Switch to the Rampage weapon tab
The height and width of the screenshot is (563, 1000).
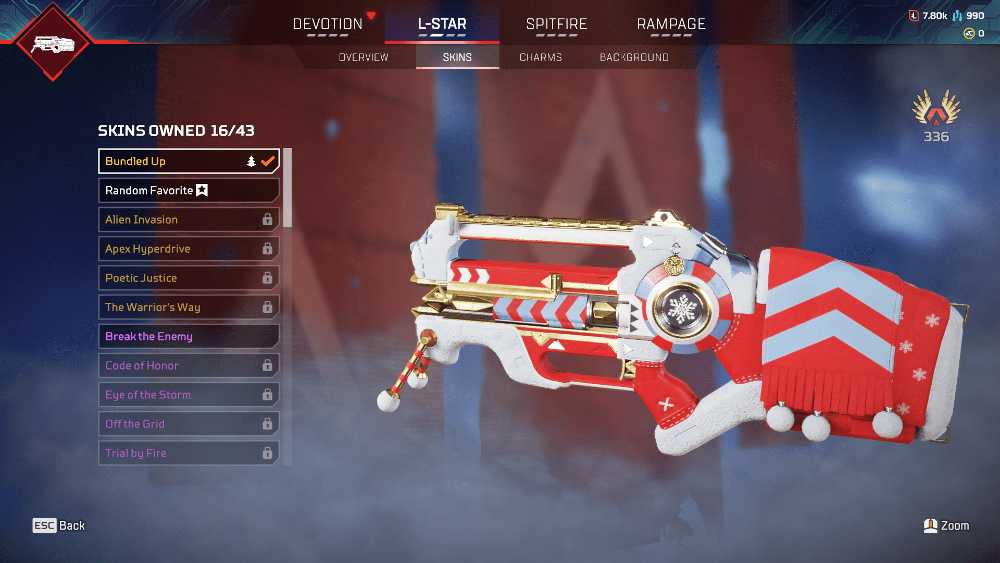tap(671, 24)
